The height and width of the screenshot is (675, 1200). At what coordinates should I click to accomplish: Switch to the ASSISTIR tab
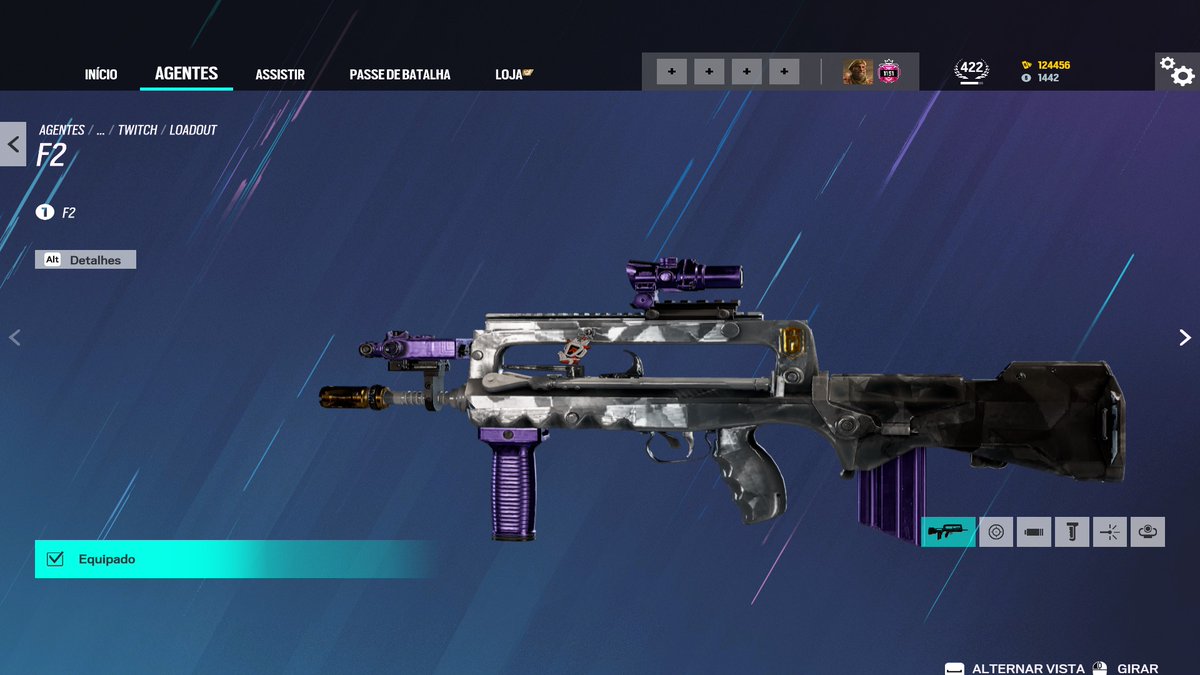pyautogui.click(x=280, y=75)
